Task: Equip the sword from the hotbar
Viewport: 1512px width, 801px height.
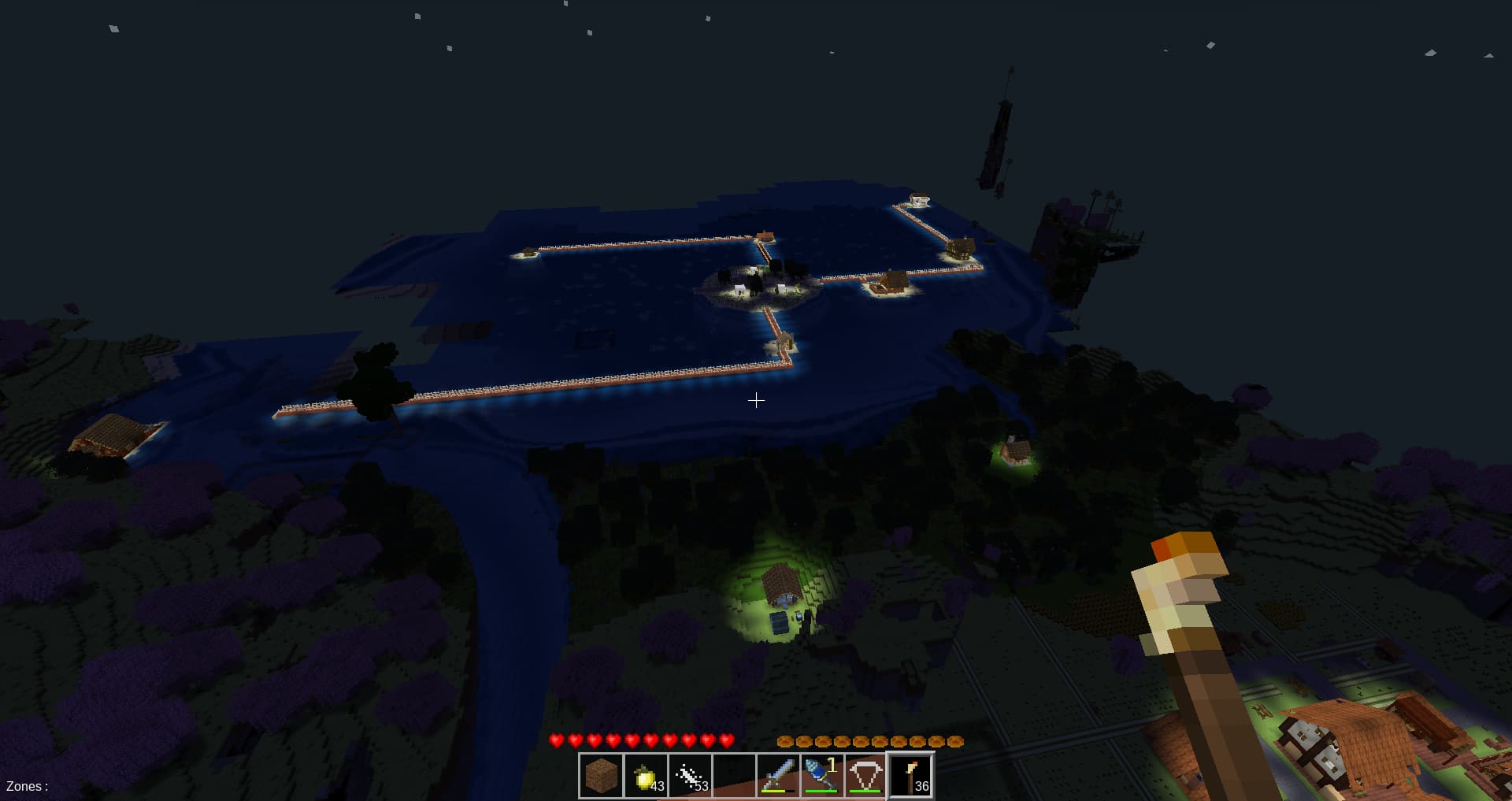Action: [x=777, y=776]
